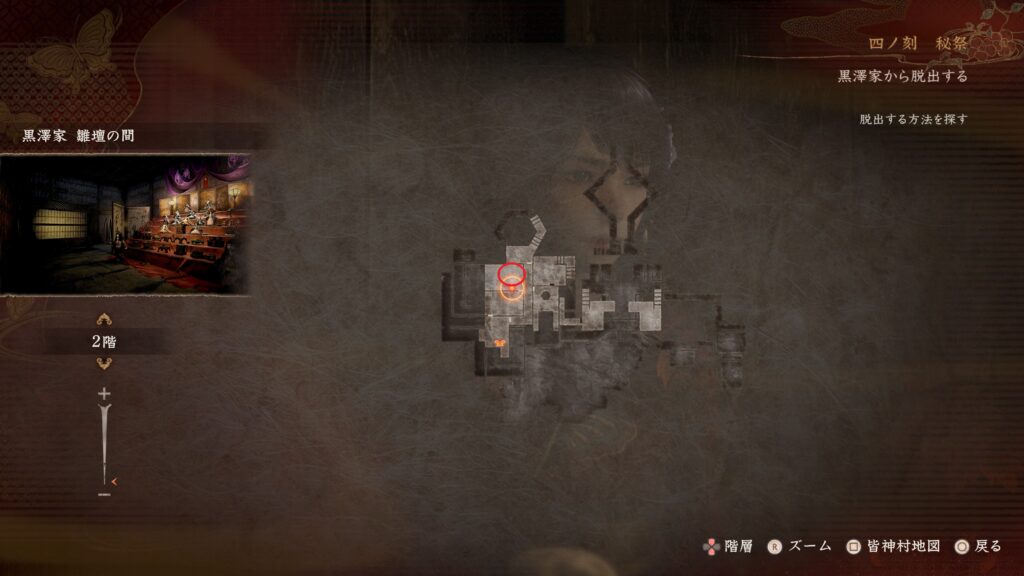Go up one floor with the upper arrow

pyautogui.click(x=104, y=320)
